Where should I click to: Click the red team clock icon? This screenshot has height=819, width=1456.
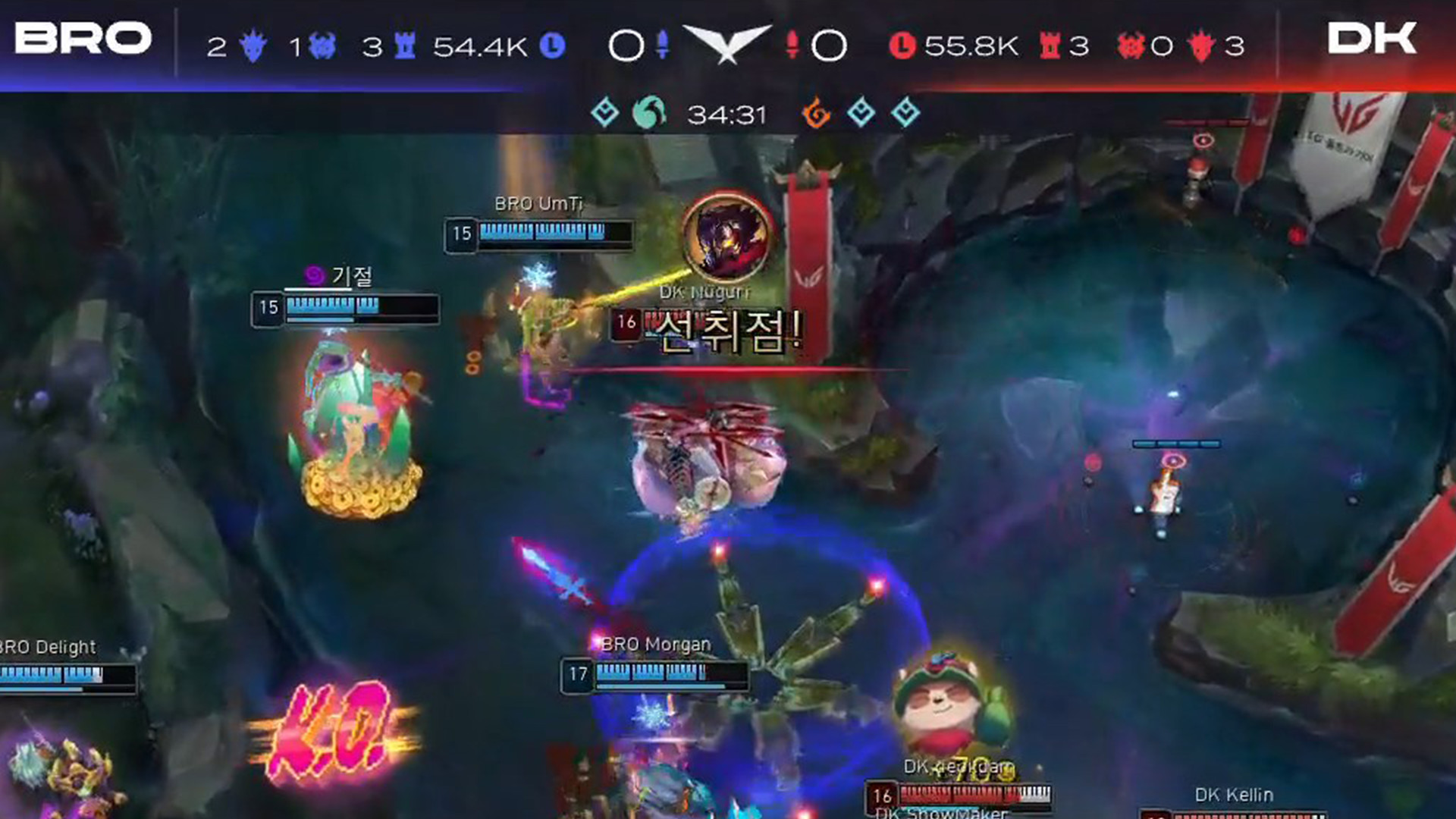902,44
